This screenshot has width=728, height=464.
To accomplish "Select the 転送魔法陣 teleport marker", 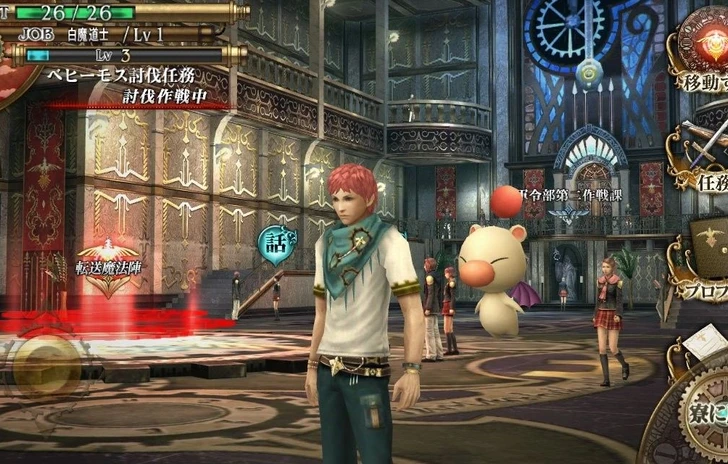I will coord(109,266).
